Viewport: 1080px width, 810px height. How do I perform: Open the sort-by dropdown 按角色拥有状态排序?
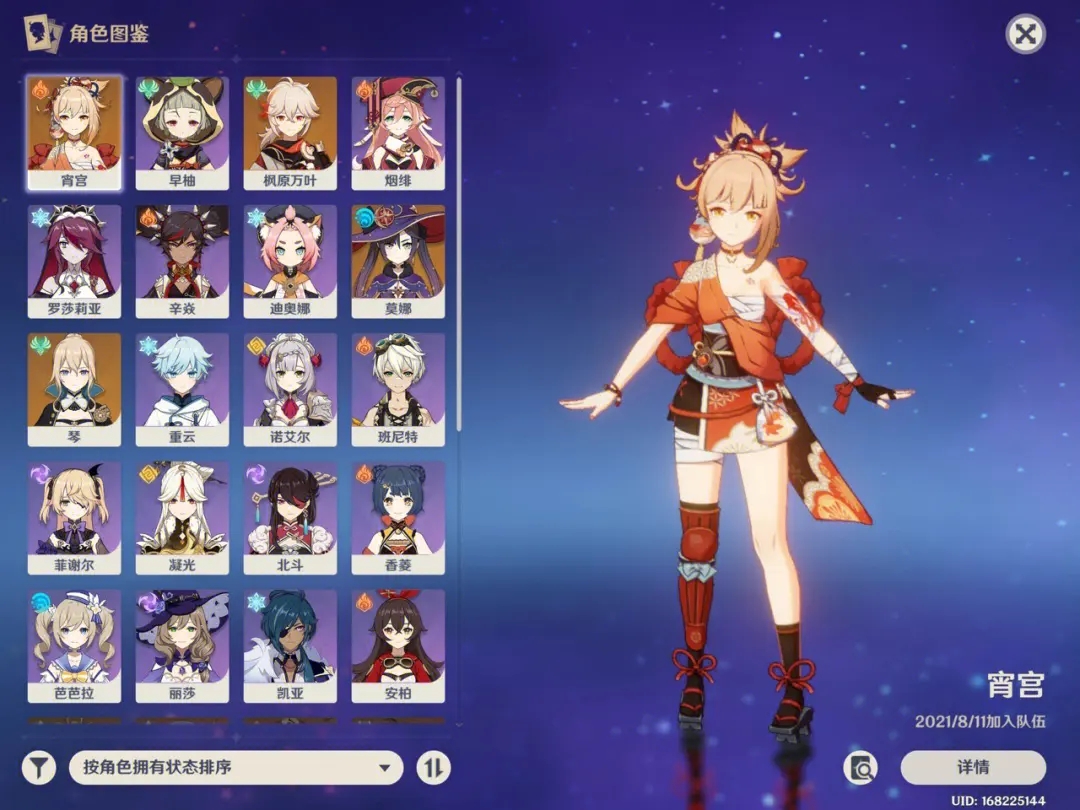point(236,767)
